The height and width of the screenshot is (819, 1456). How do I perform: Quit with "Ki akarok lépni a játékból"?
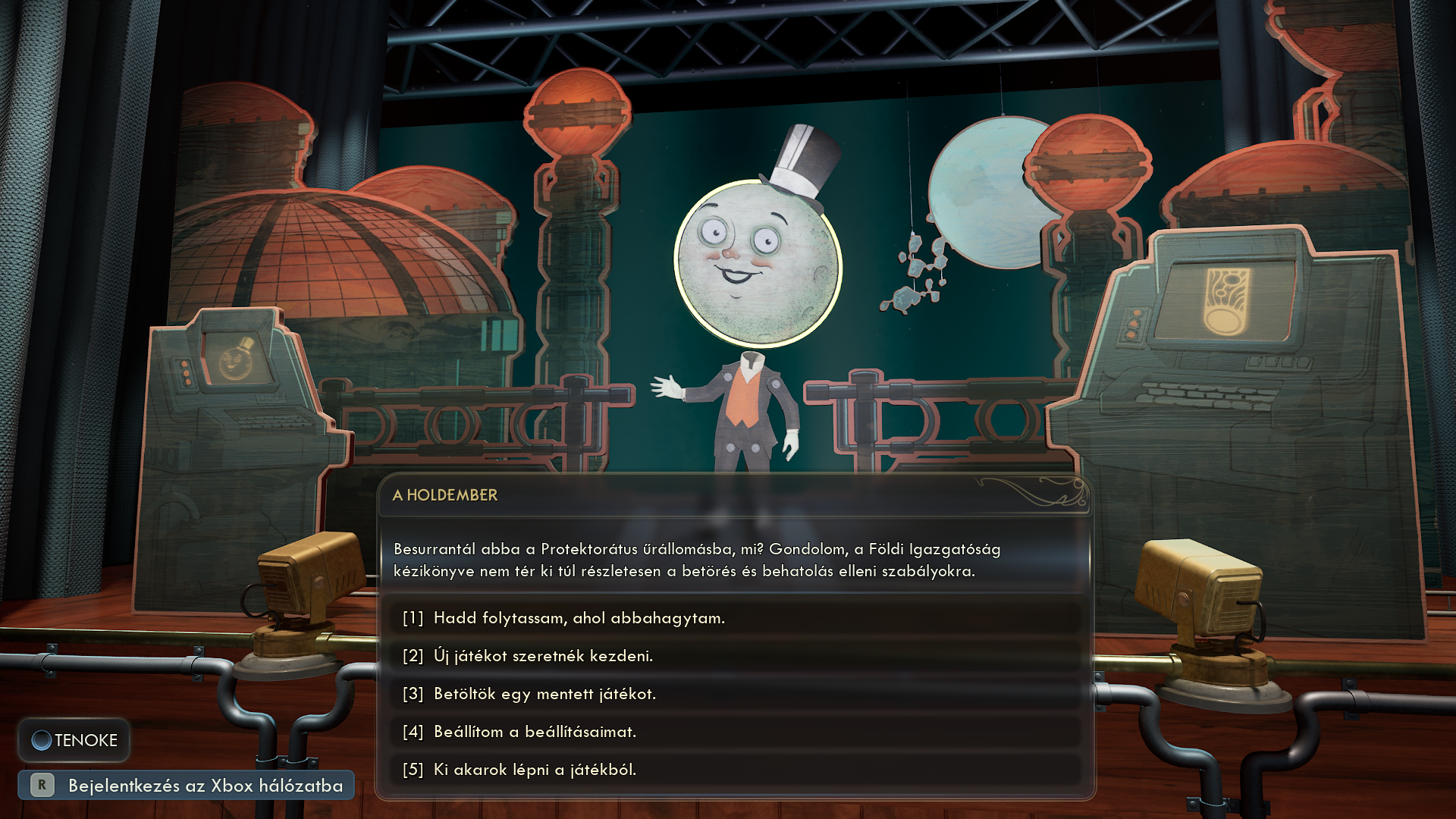pos(535,770)
